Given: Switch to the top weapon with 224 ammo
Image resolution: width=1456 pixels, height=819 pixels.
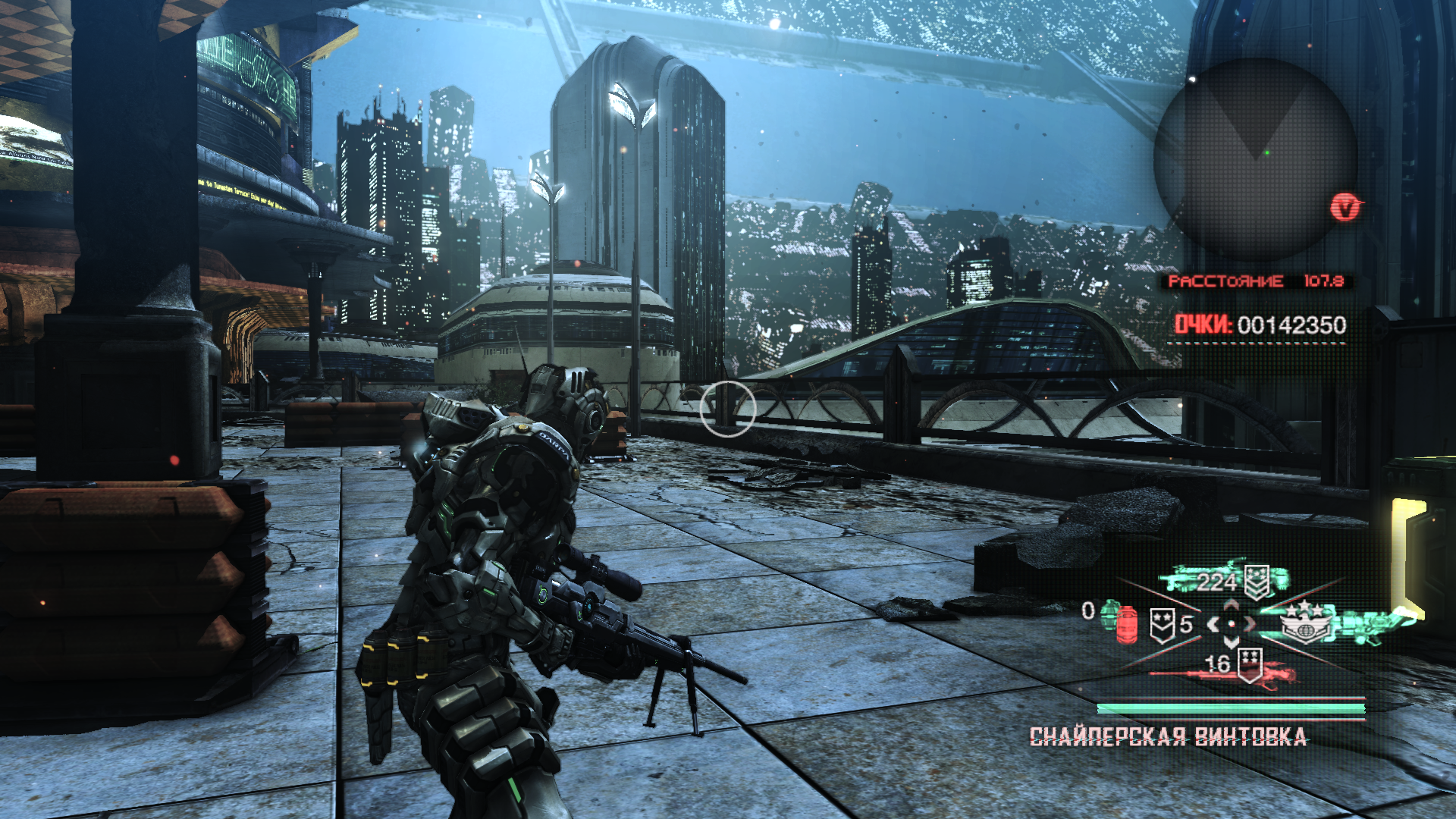Looking at the screenshot, I should [1225, 580].
